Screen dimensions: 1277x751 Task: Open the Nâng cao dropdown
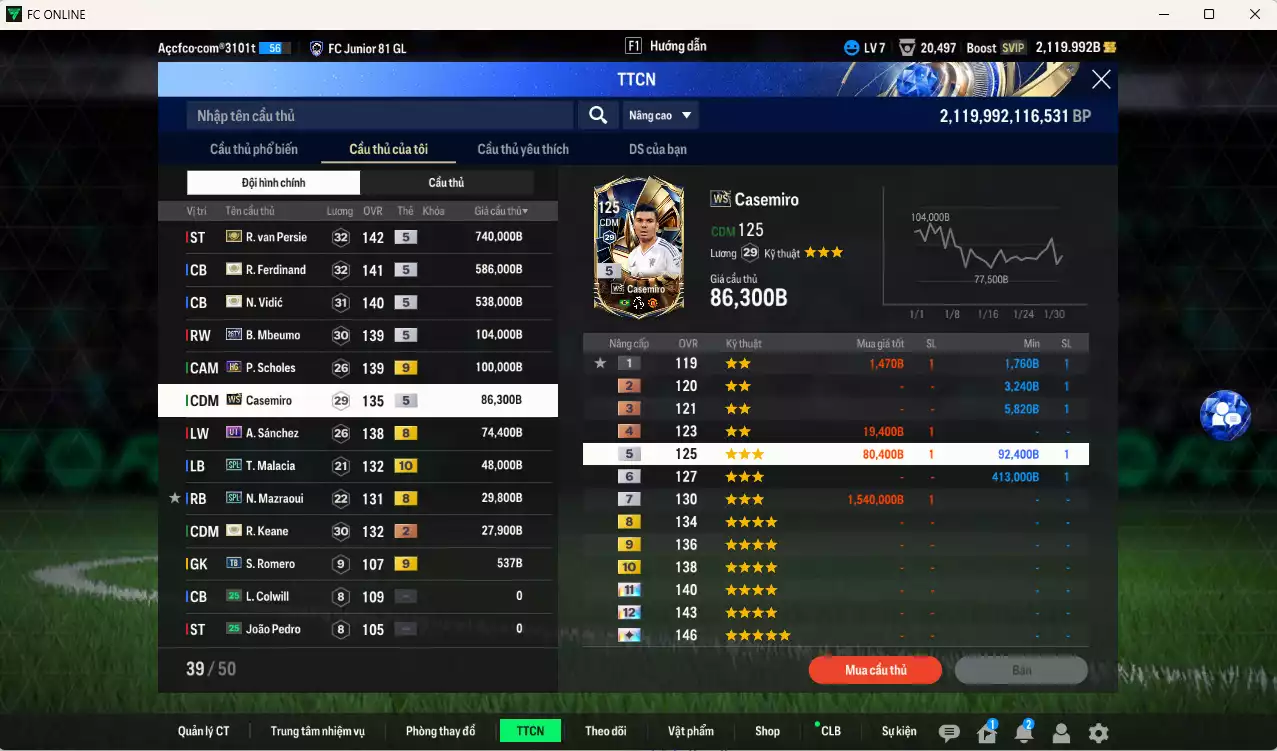point(660,116)
